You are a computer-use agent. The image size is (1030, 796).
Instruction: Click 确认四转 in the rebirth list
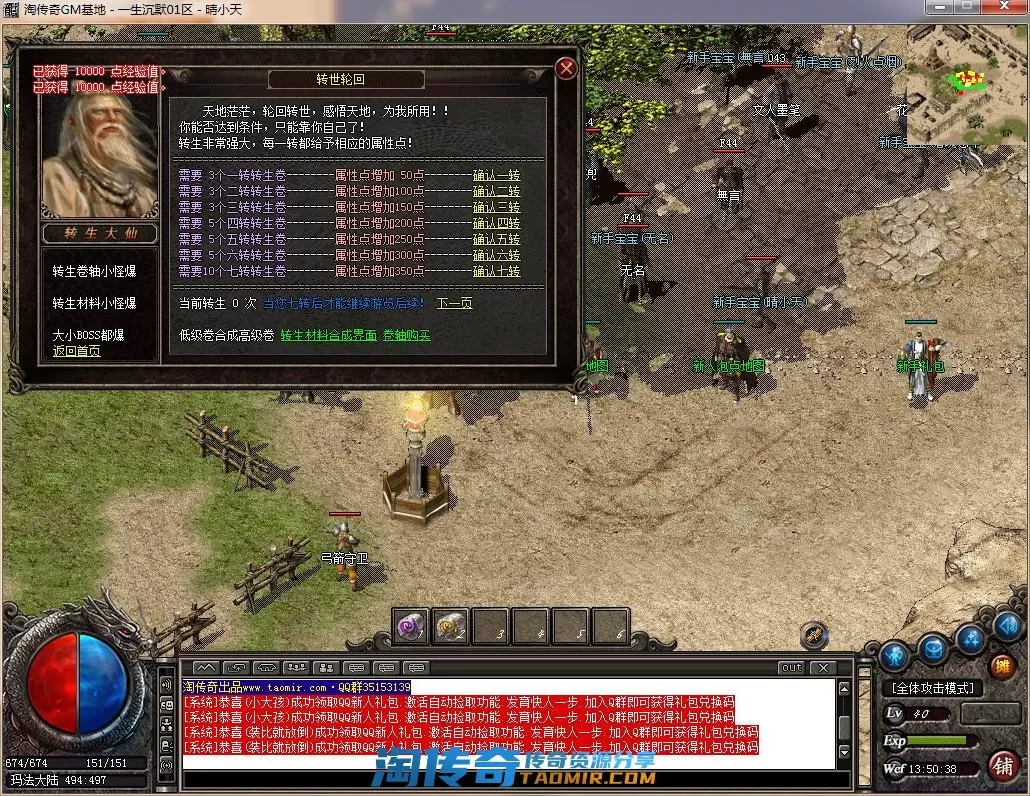496,223
